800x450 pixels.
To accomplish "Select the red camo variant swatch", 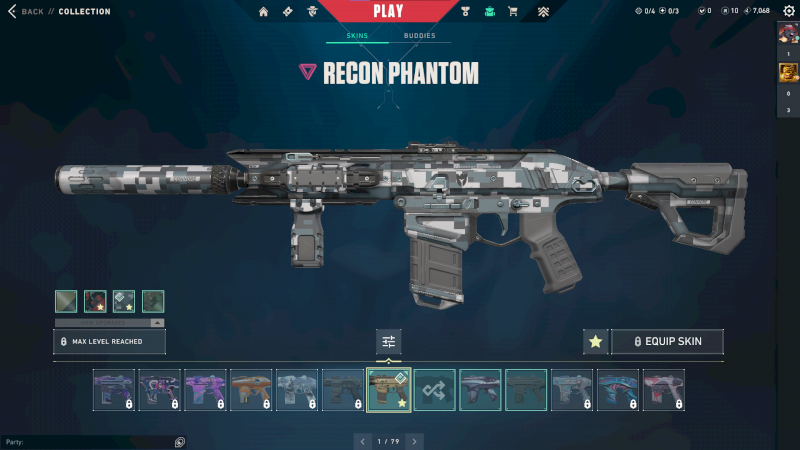I will 95,301.
